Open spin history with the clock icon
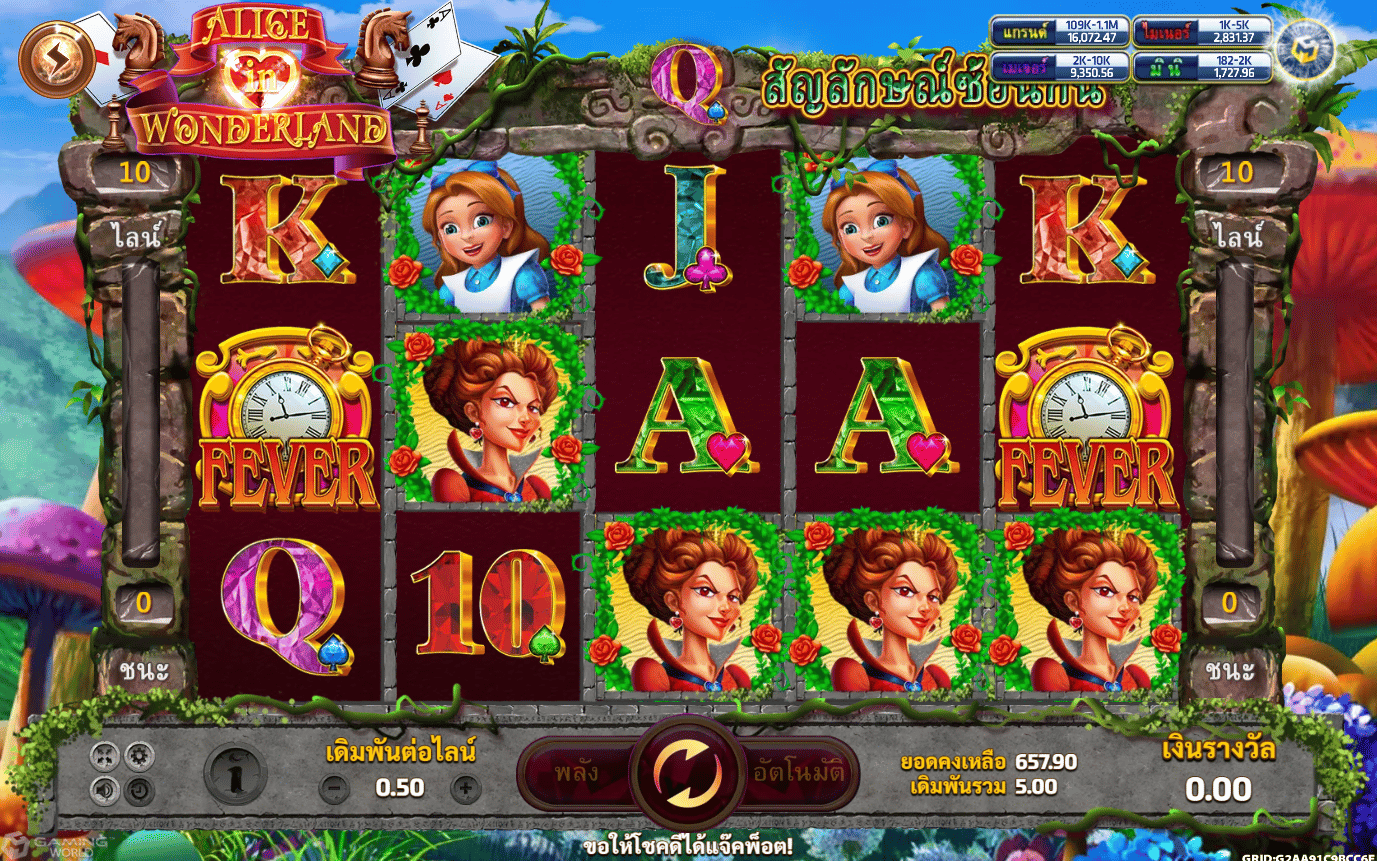The width and height of the screenshot is (1377, 861). [138, 791]
